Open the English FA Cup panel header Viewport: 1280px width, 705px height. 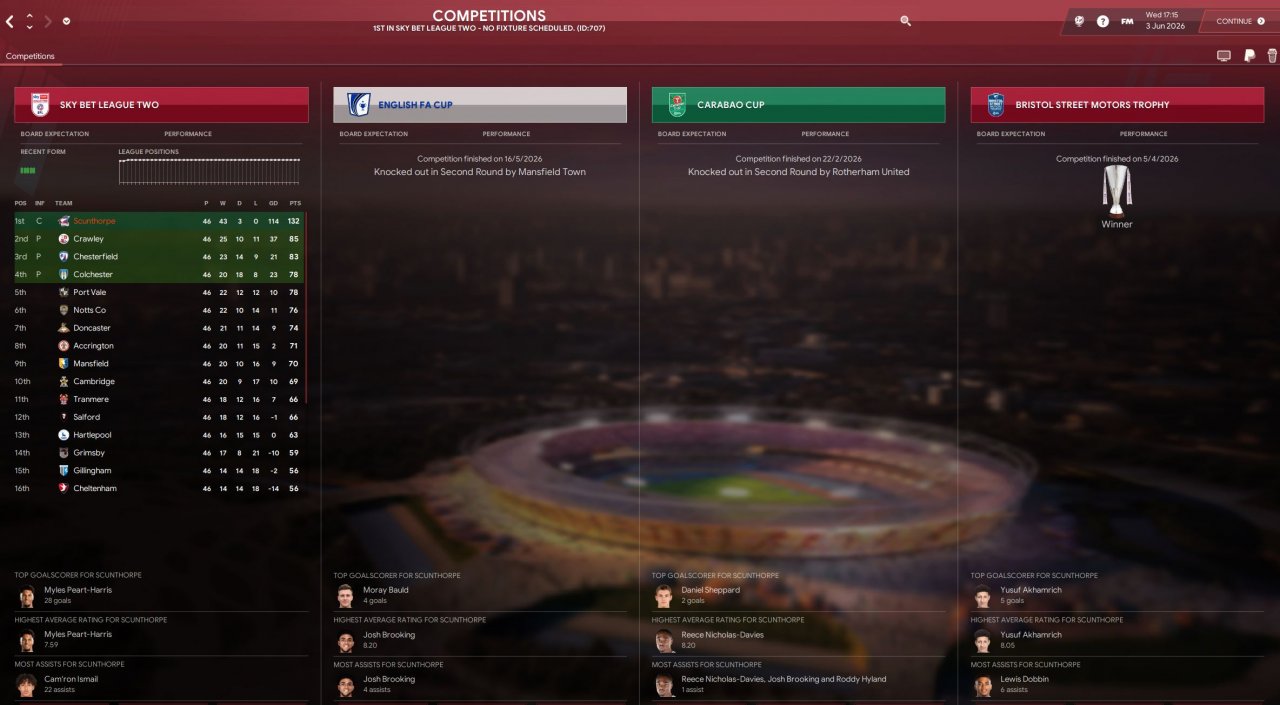480,105
